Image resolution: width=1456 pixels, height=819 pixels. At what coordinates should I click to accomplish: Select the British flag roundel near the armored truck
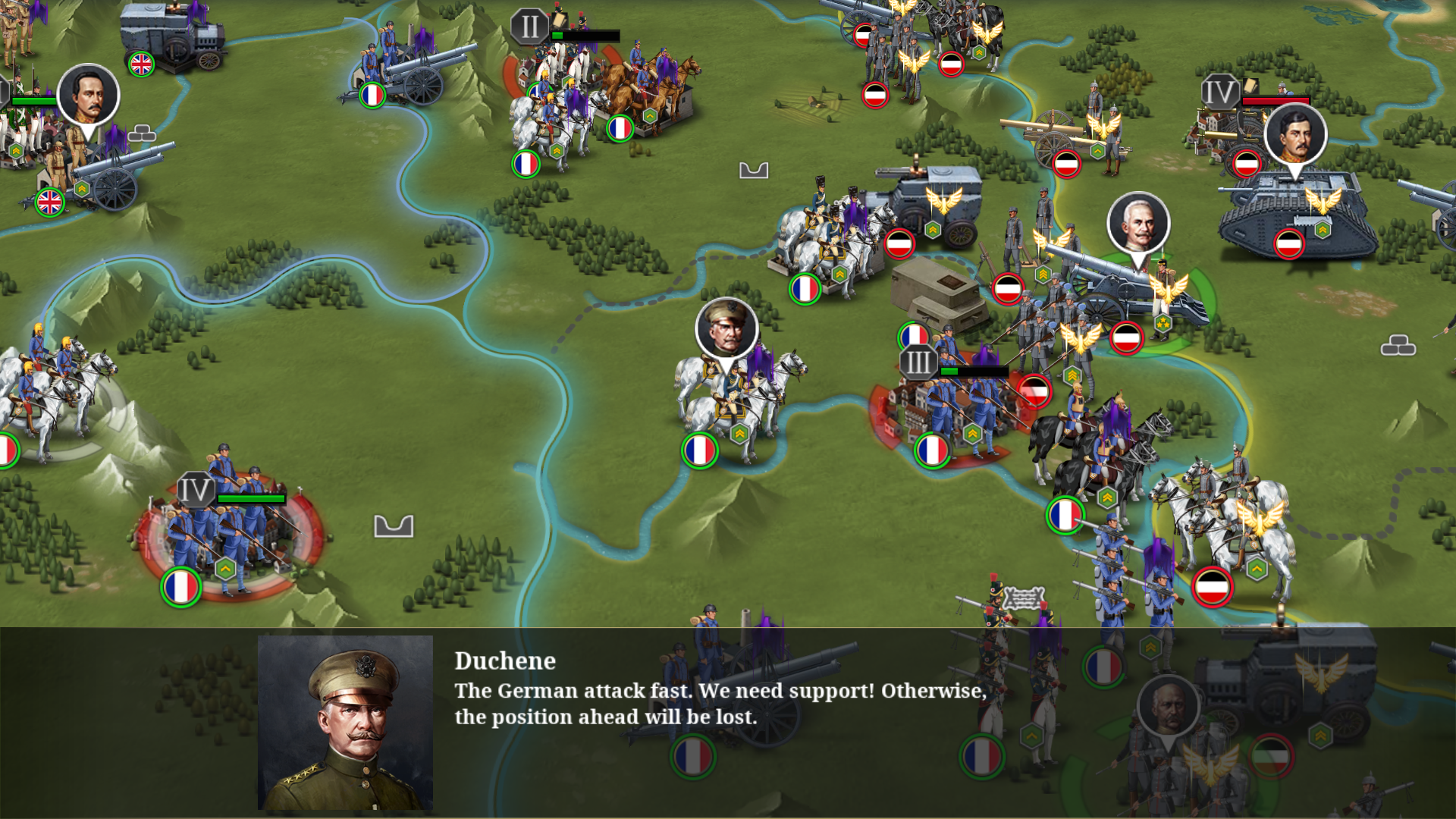[x=140, y=64]
